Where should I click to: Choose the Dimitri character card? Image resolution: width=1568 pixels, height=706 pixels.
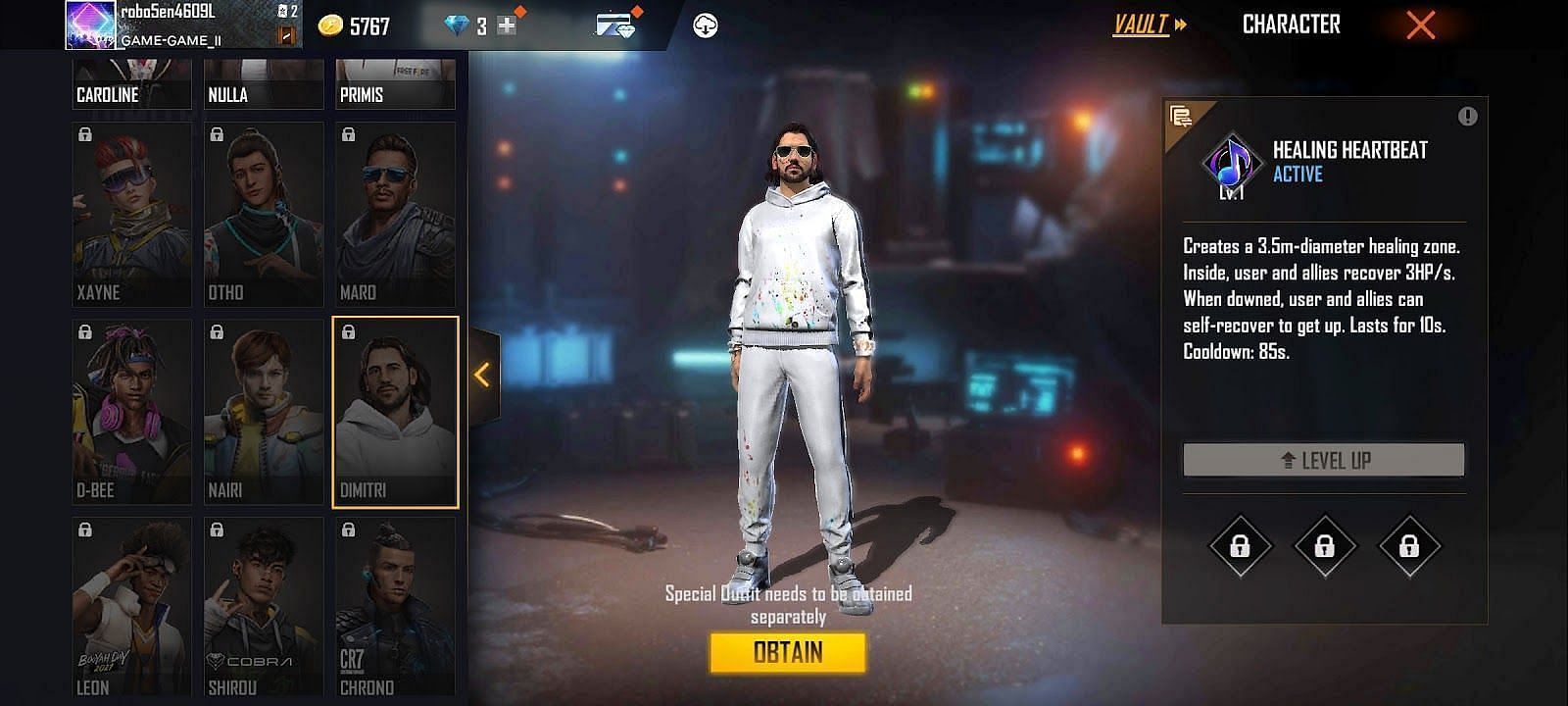[395, 412]
